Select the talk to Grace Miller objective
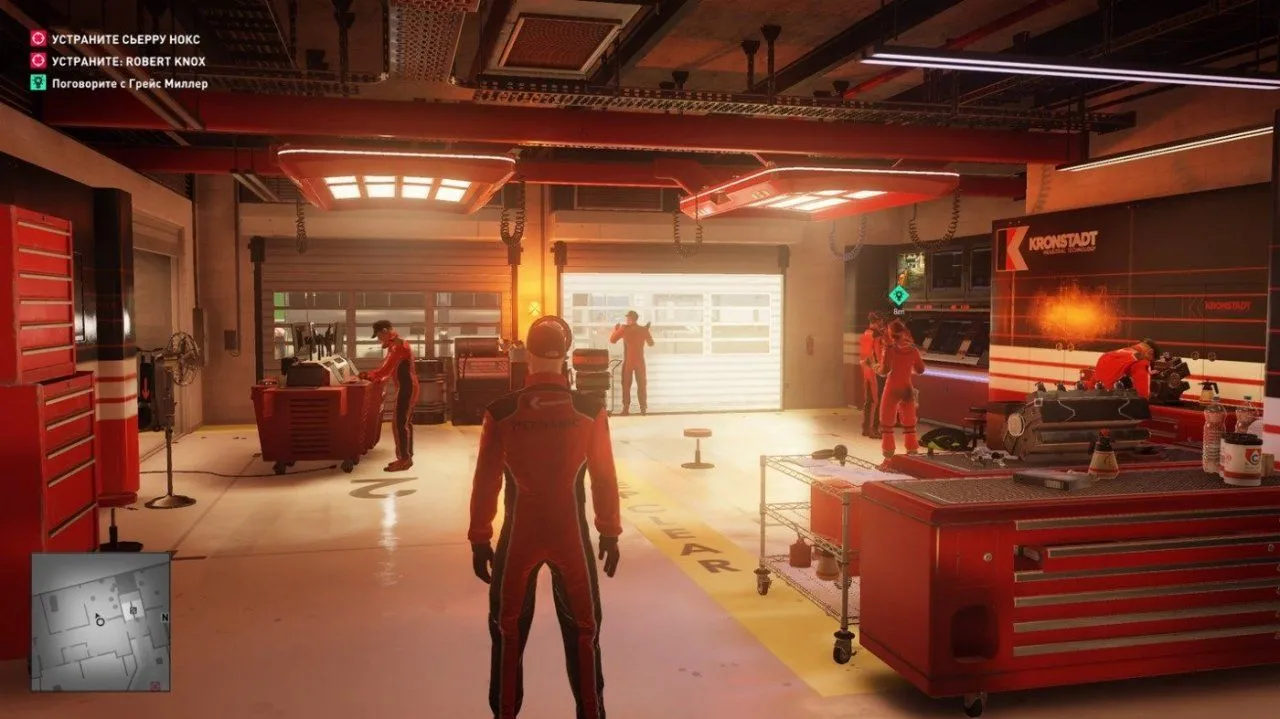Image resolution: width=1280 pixels, height=719 pixels. click(130, 84)
